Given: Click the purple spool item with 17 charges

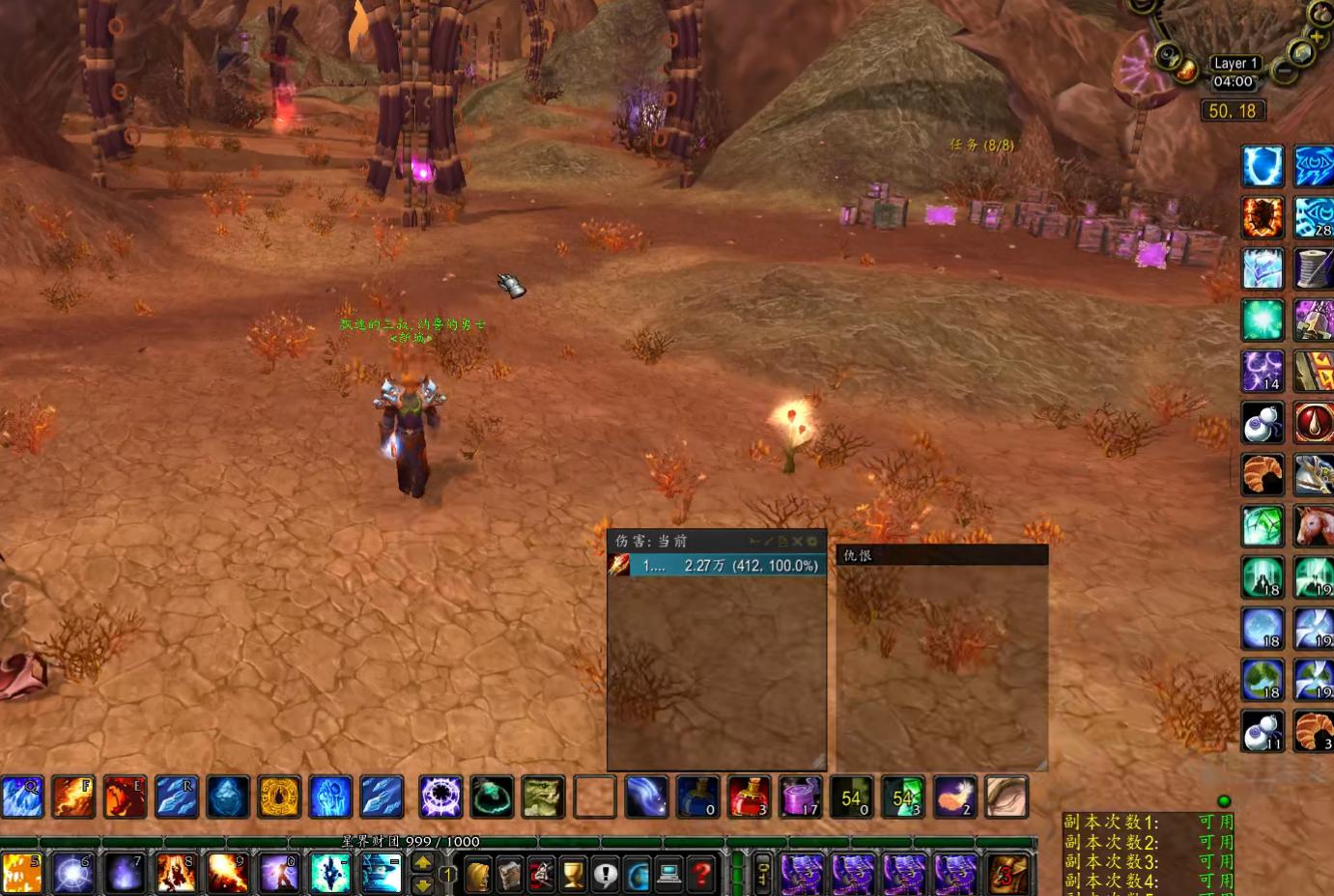Looking at the screenshot, I should 800,797.
